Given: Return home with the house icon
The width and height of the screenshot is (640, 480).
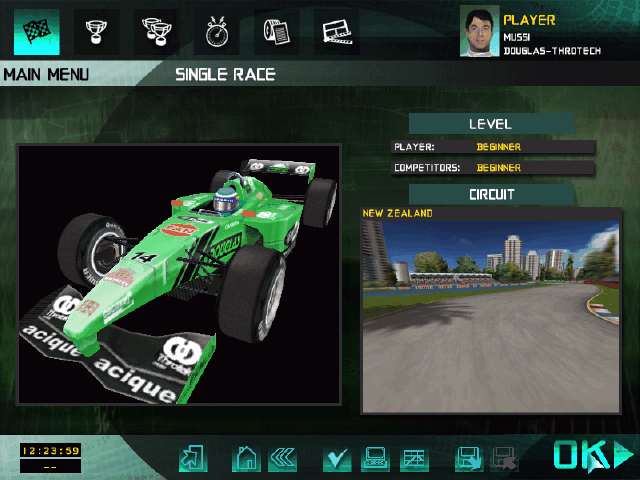Looking at the screenshot, I should [246, 459].
